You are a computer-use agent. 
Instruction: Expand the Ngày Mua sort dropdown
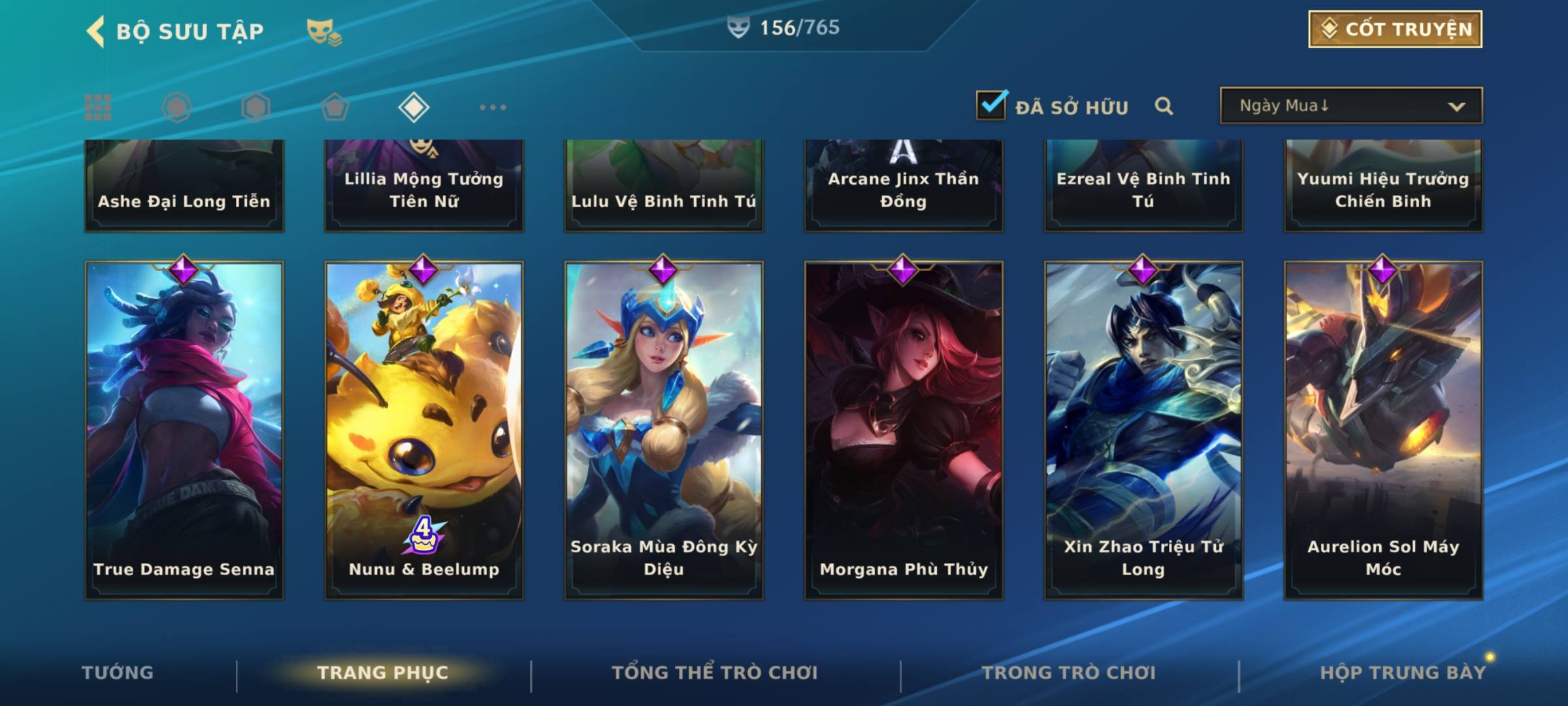pyautogui.click(x=1350, y=106)
